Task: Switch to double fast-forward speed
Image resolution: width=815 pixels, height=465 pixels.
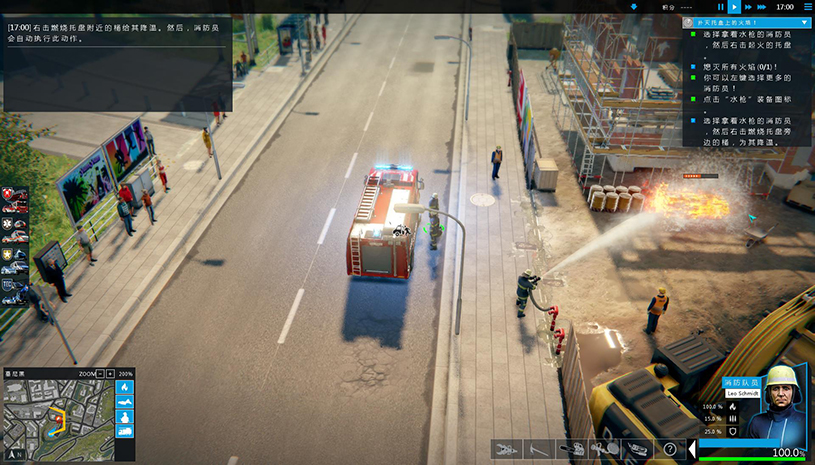Action: click(749, 7)
